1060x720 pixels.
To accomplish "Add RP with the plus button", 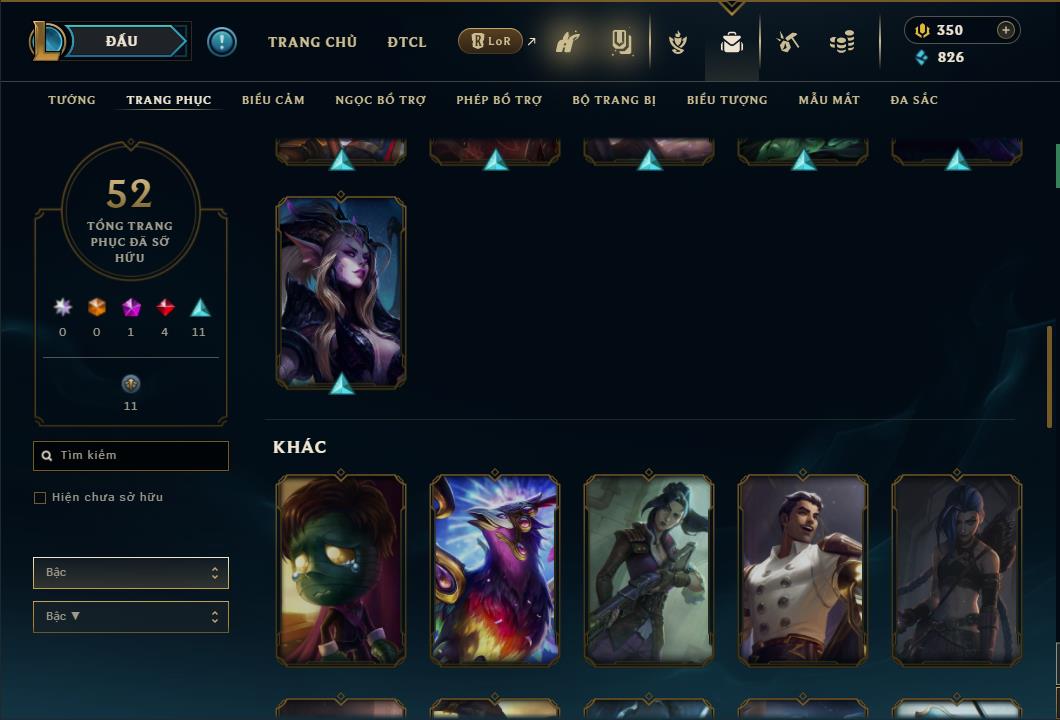I will (x=1005, y=30).
